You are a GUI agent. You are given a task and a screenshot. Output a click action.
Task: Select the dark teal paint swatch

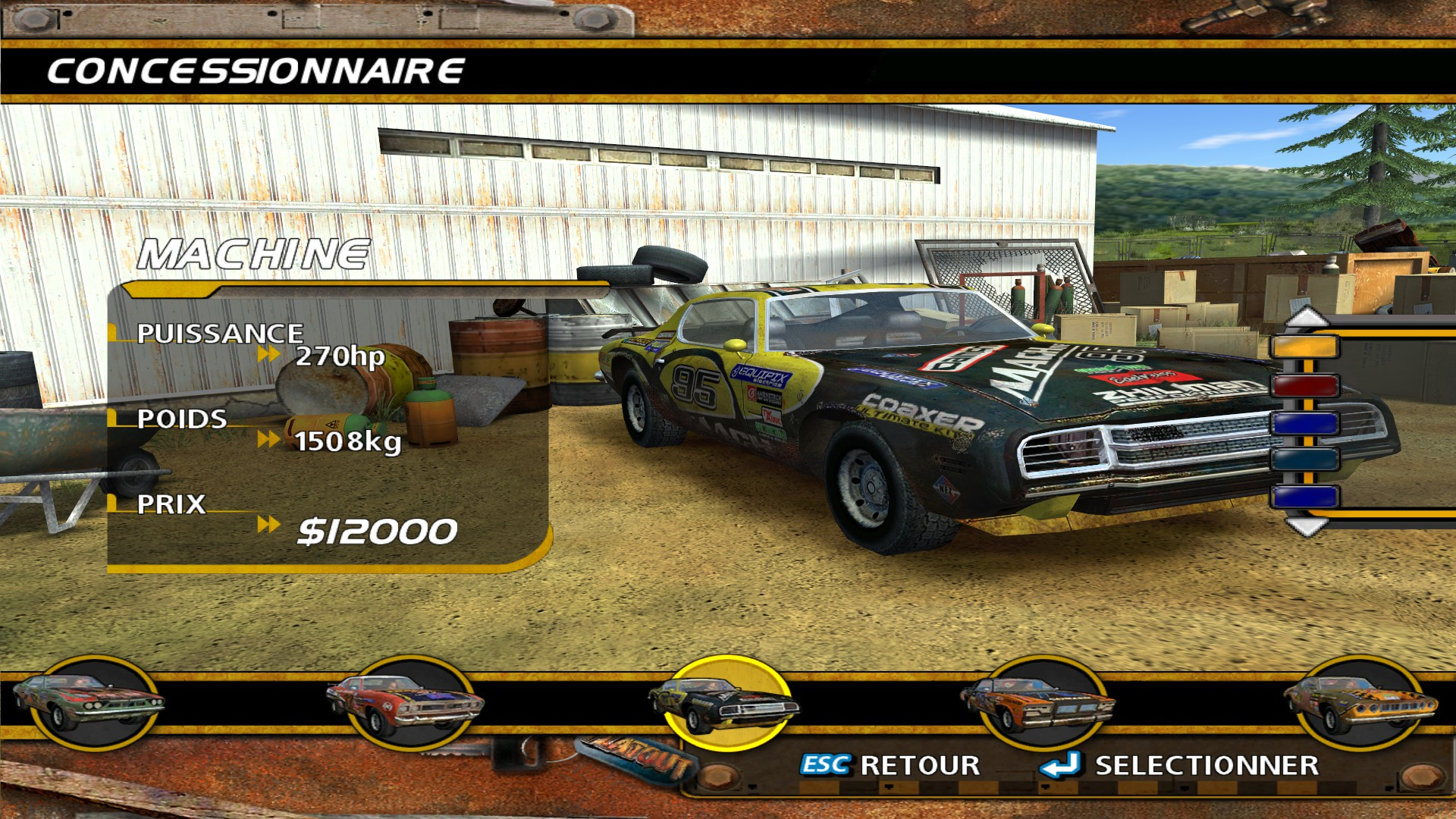click(1304, 460)
